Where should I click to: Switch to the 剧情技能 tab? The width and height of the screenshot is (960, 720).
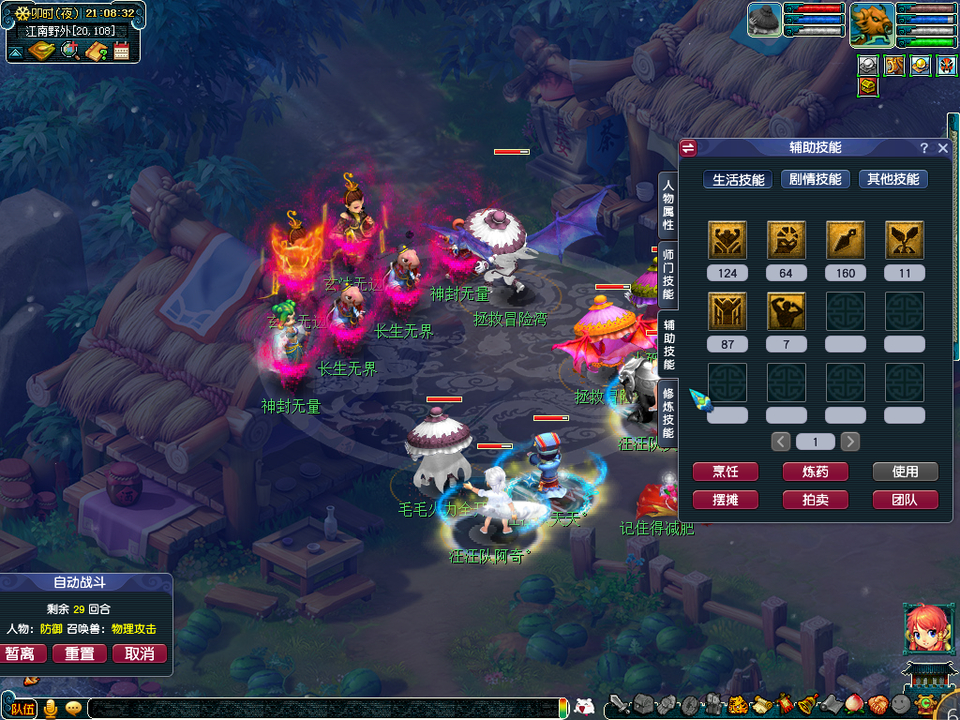[x=815, y=180]
